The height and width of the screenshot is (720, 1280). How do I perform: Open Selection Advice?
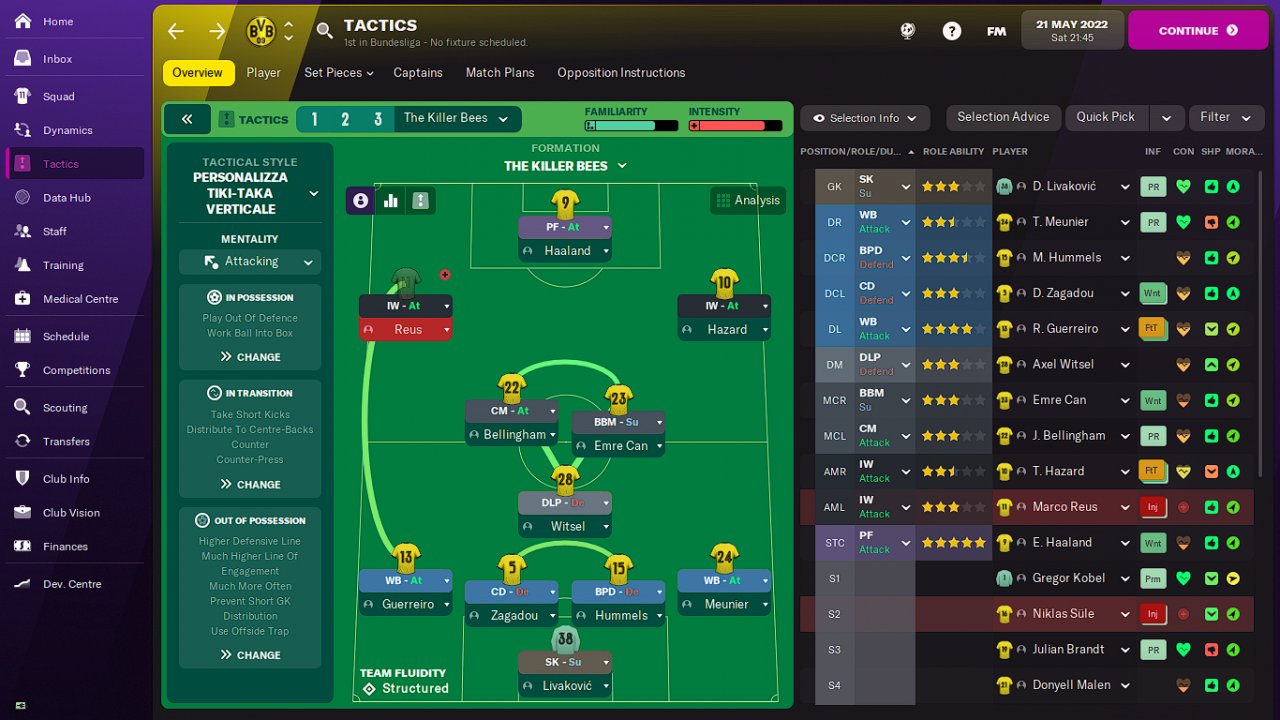[1003, 117]
